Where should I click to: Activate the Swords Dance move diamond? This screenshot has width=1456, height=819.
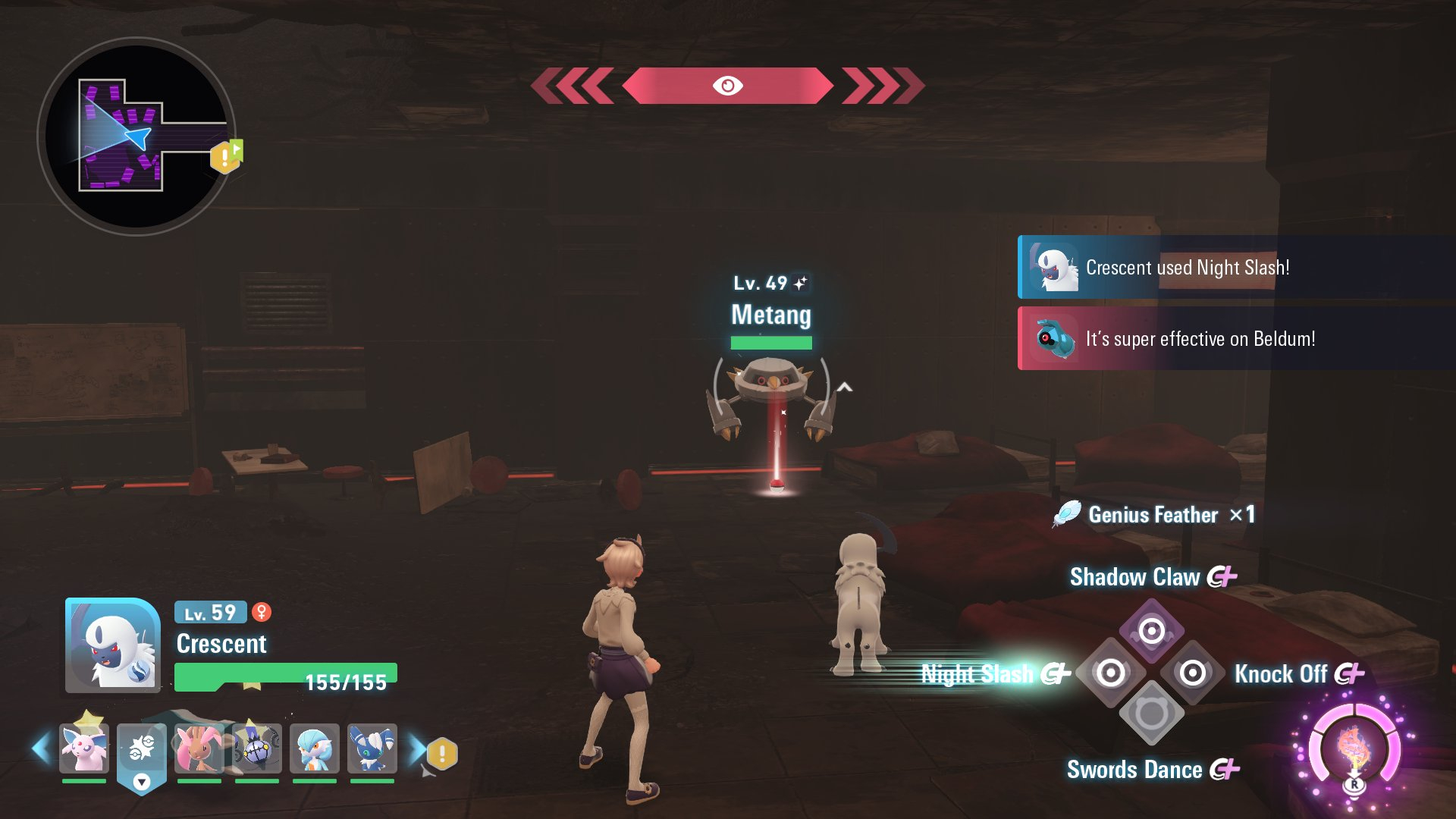click(1151, 714)
